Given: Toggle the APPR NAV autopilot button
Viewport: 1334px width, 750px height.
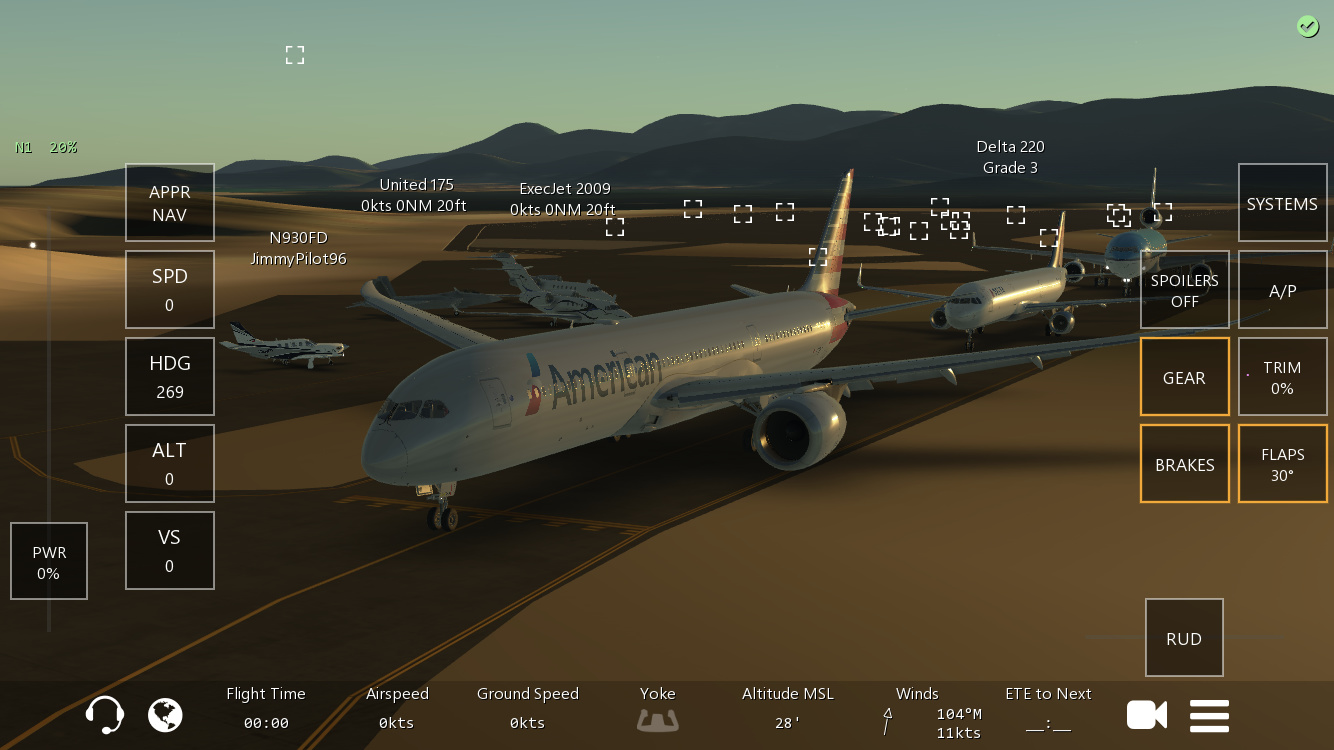Looking at the screenshot, I should 170,203.
